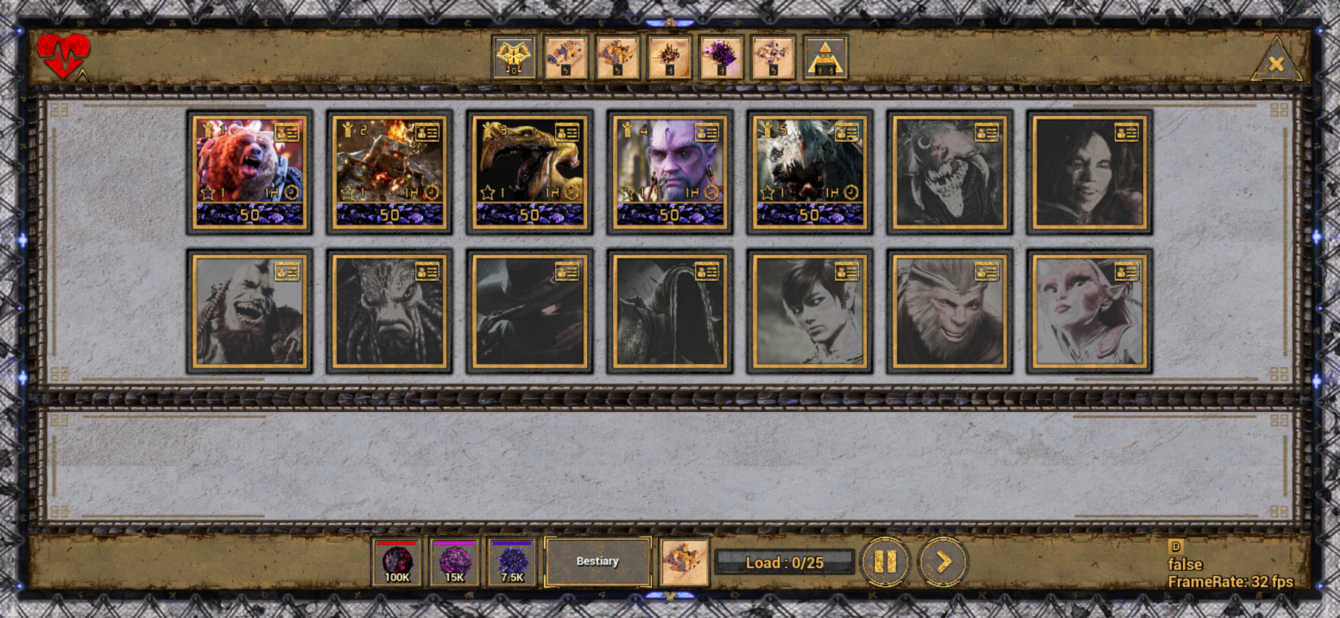Choose the golden pyramid filter icon

click(x=826, y=57)
